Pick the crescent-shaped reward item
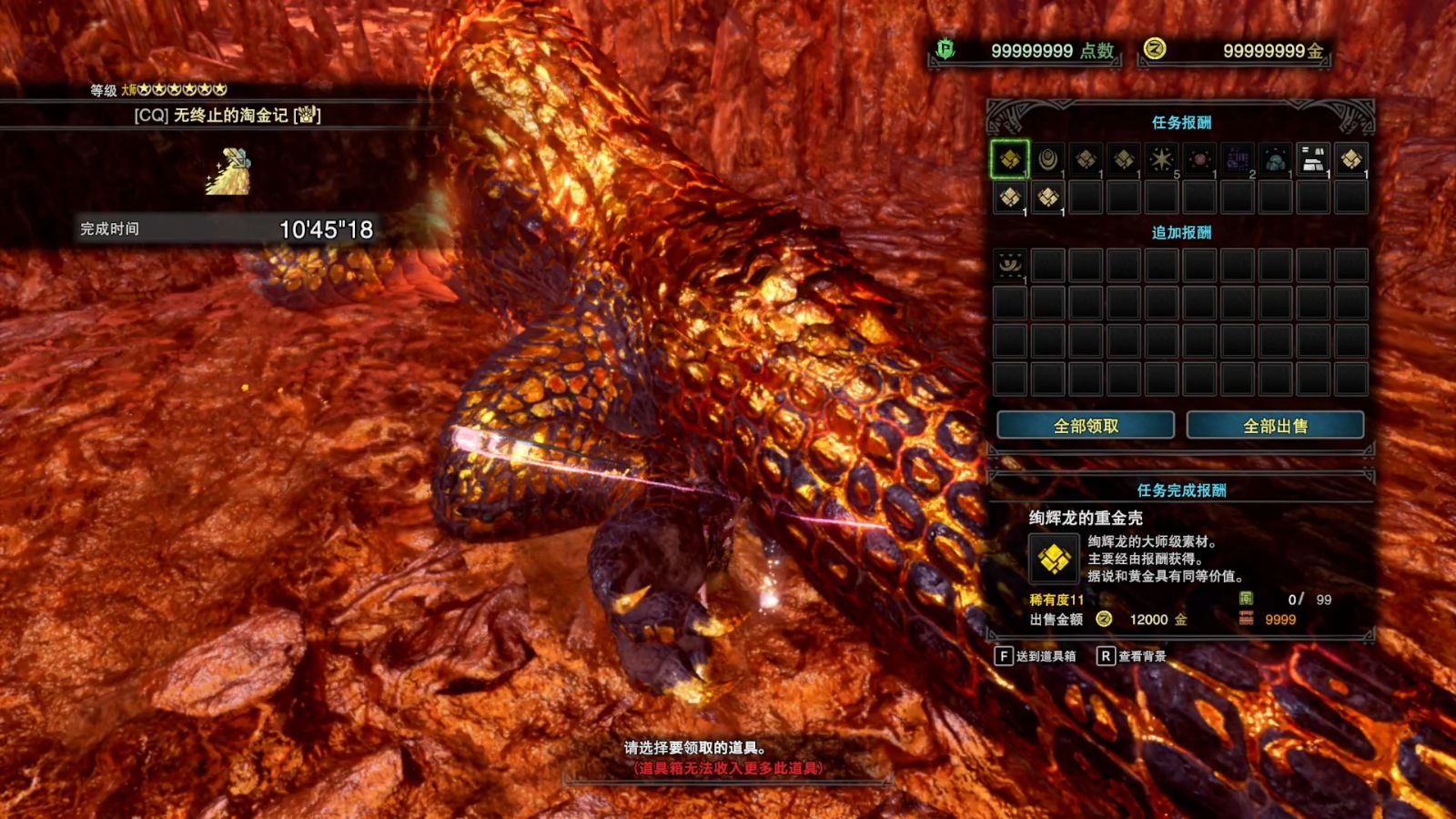 point(1047,160)
